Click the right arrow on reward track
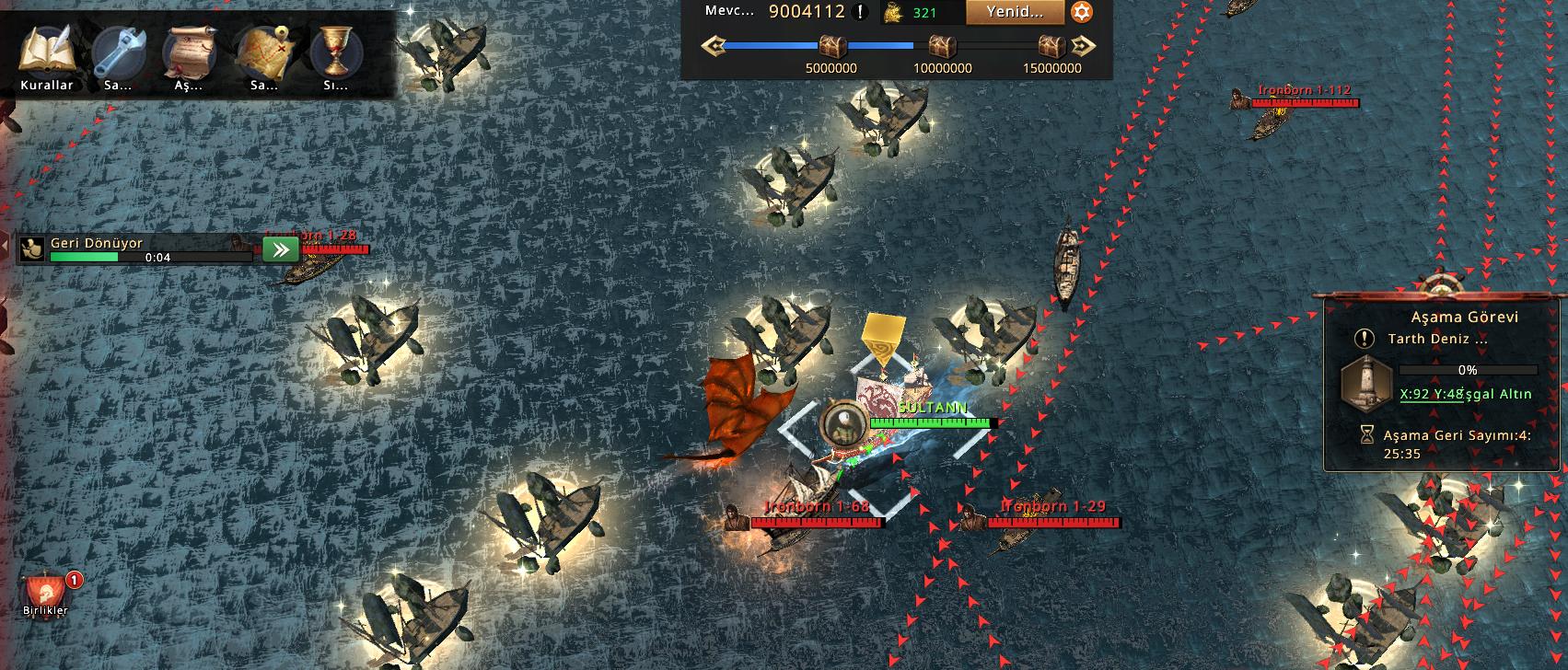The image size is (1568, 670). [x=1084, y=45]
